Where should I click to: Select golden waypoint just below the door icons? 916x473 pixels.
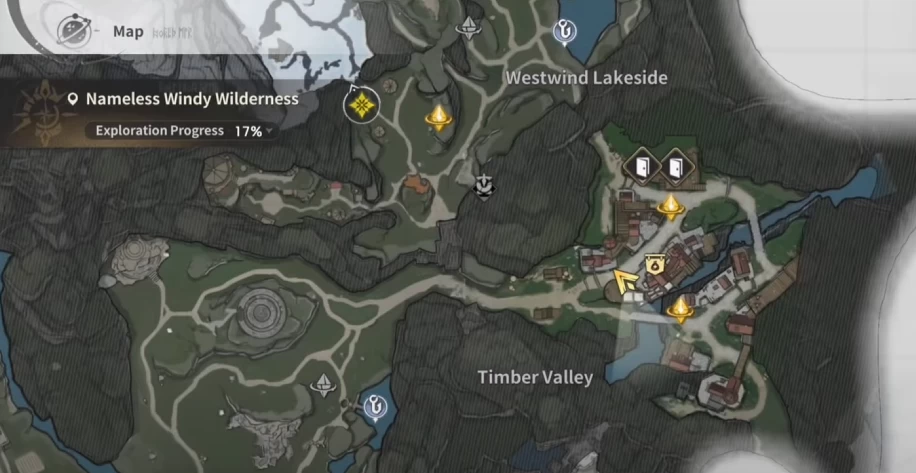[670, 208]
